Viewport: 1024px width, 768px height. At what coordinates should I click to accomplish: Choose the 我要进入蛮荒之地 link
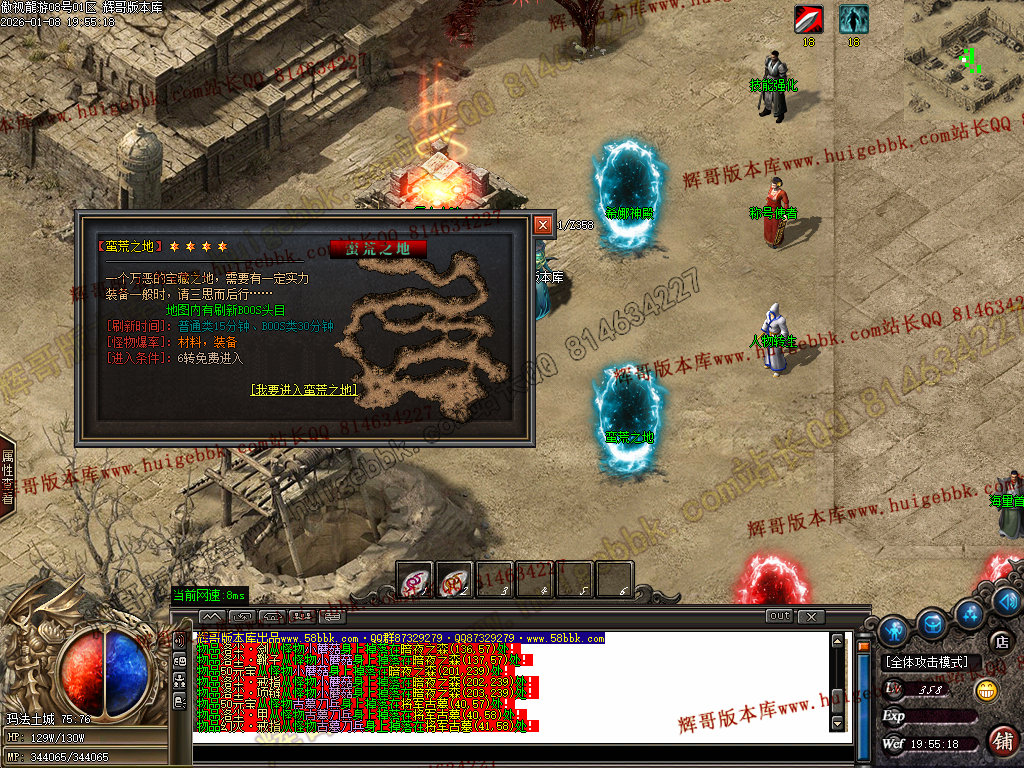click(303, 390)
